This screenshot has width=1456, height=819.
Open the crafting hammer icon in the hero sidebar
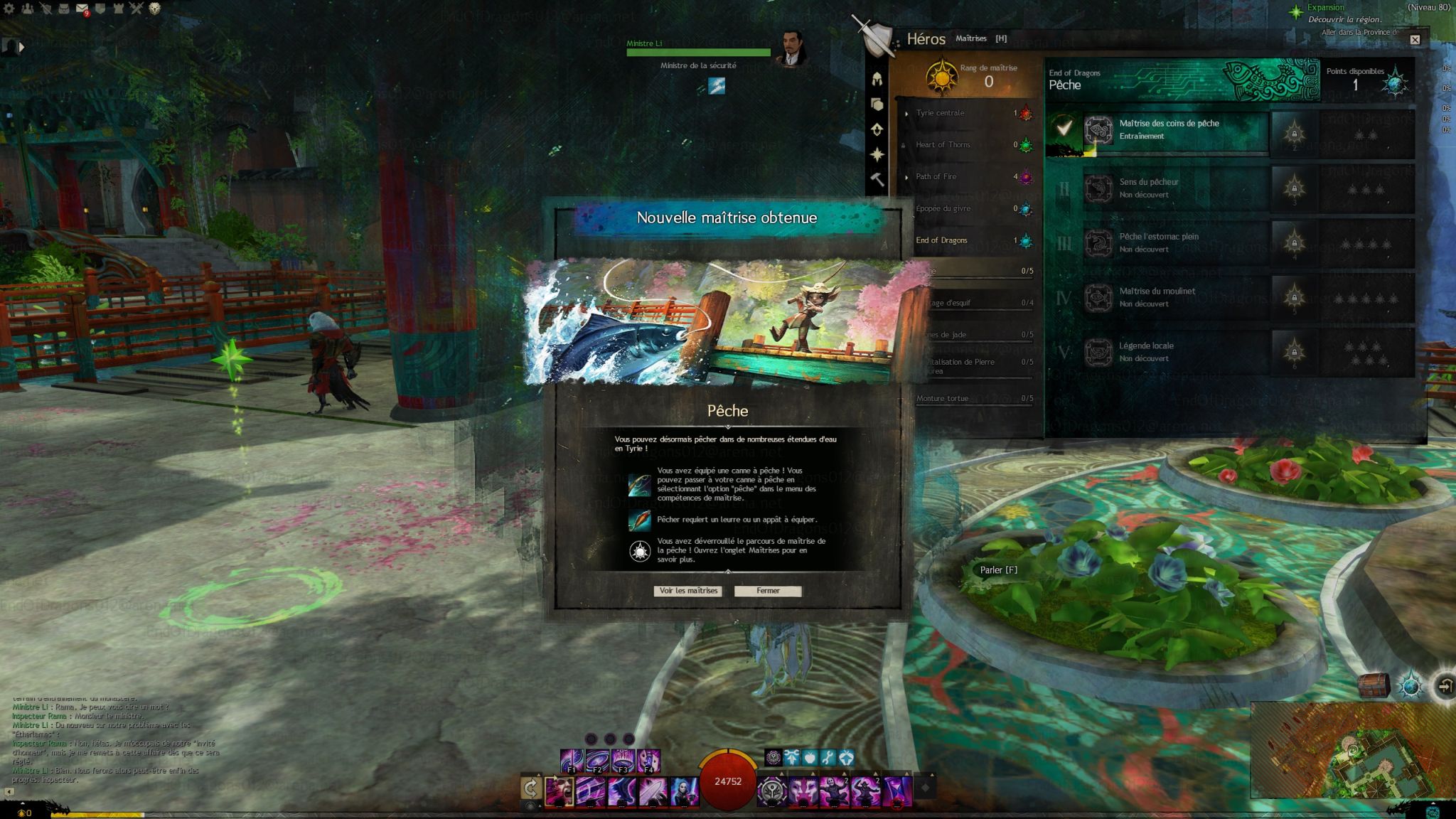pyautogui.click(x=877, y=176)
